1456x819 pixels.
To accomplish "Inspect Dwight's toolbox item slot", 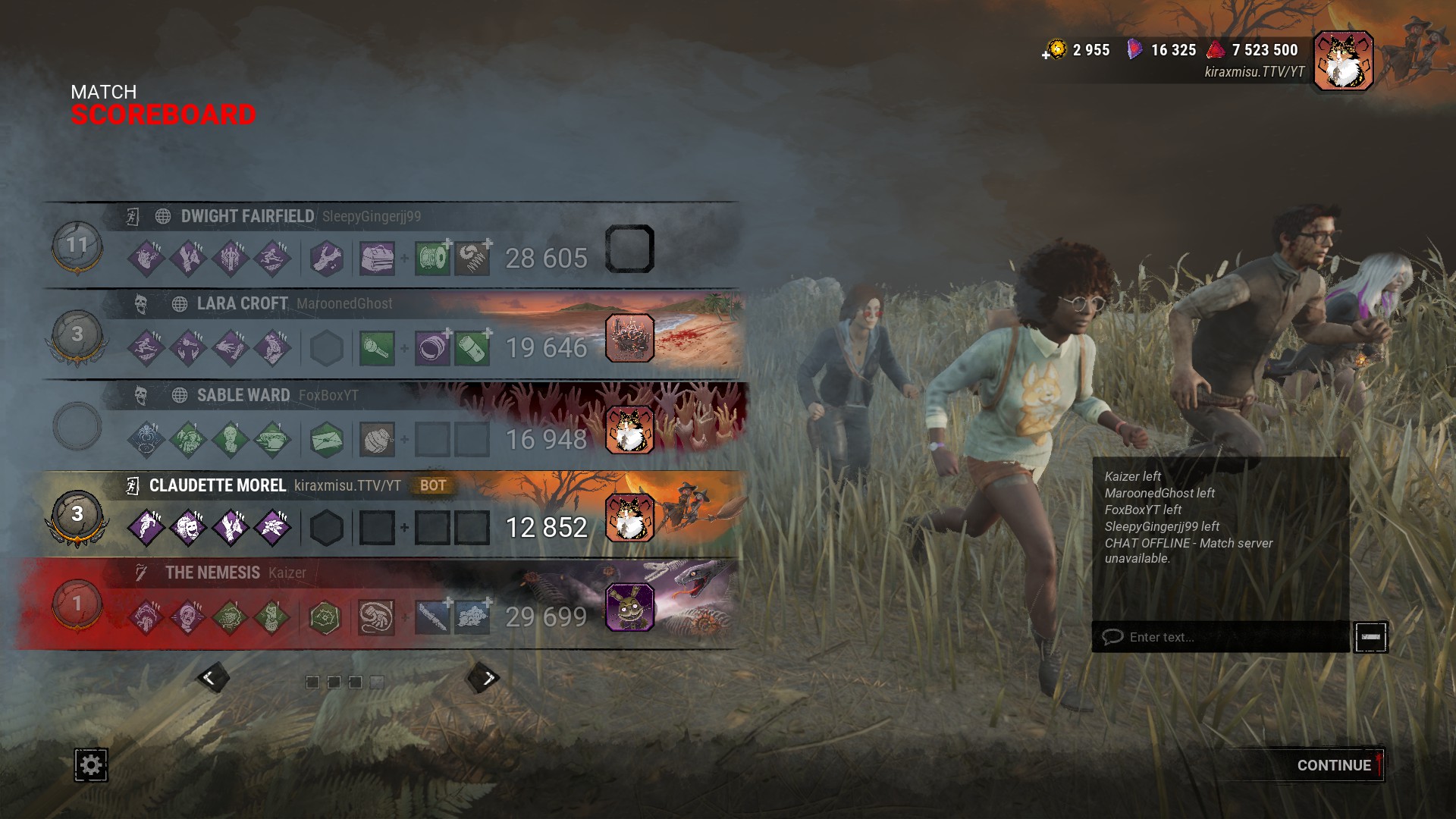I will (376, 259).
